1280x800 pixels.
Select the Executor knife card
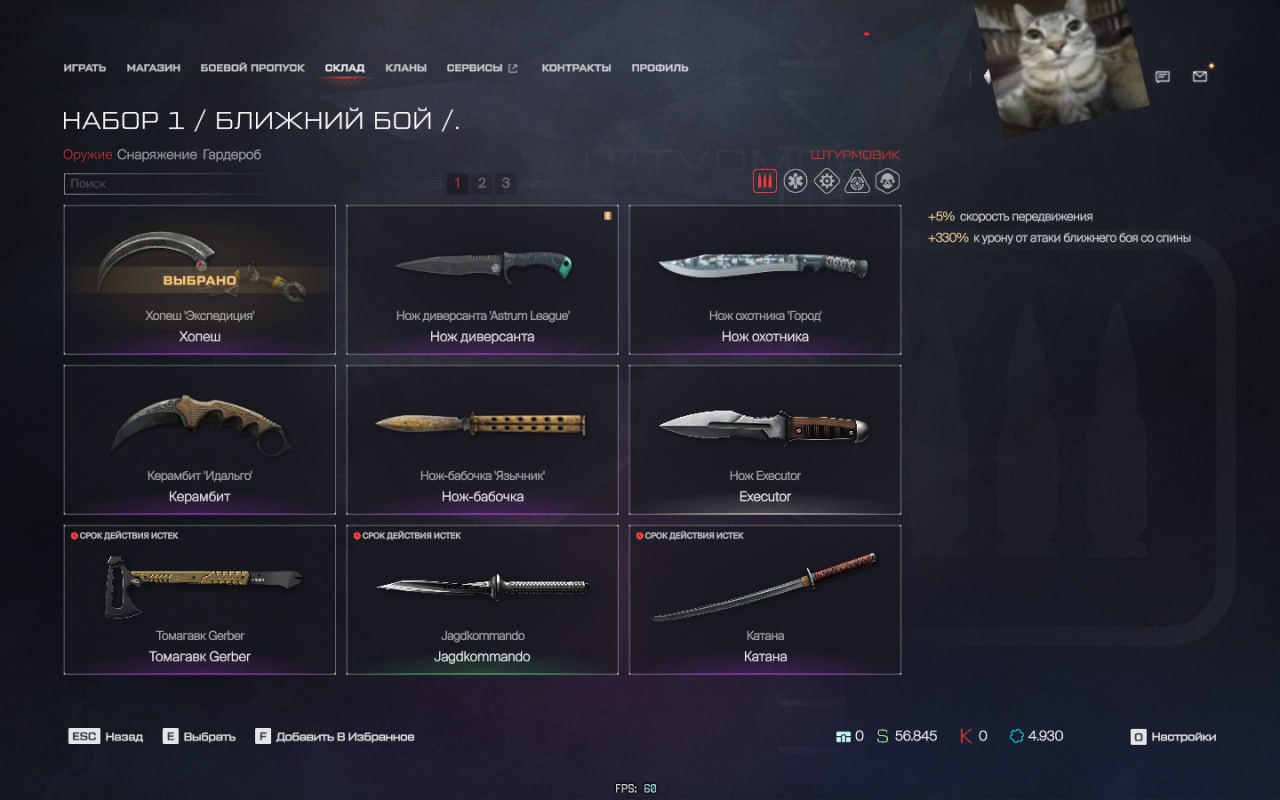point(765,439)
